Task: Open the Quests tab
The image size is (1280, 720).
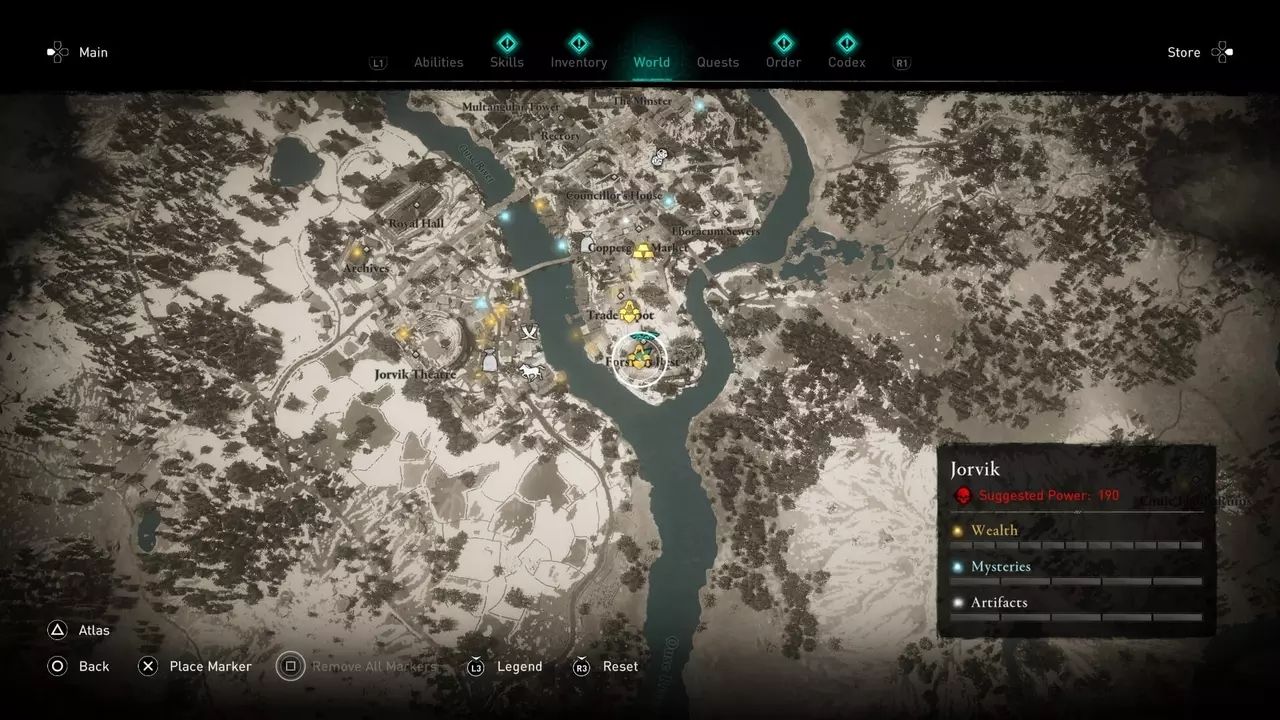Action: click(x=718, y=62)
